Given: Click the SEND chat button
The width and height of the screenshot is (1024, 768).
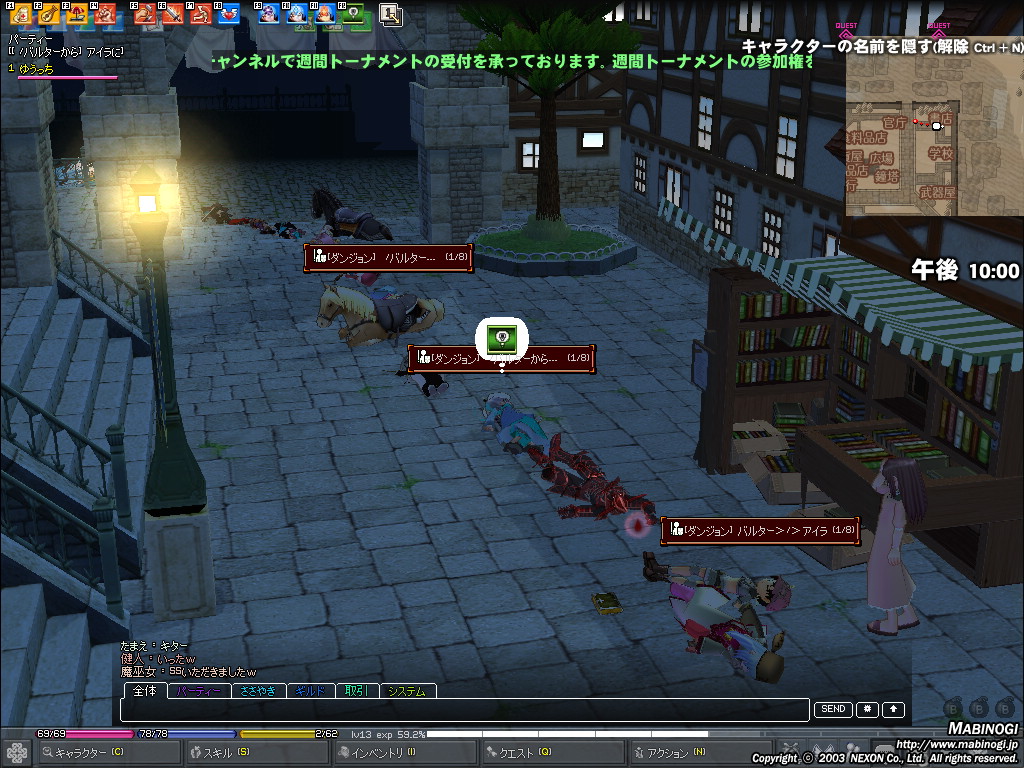Looking at the screenshot, I should pyautogui.click(x=833, y=709).
